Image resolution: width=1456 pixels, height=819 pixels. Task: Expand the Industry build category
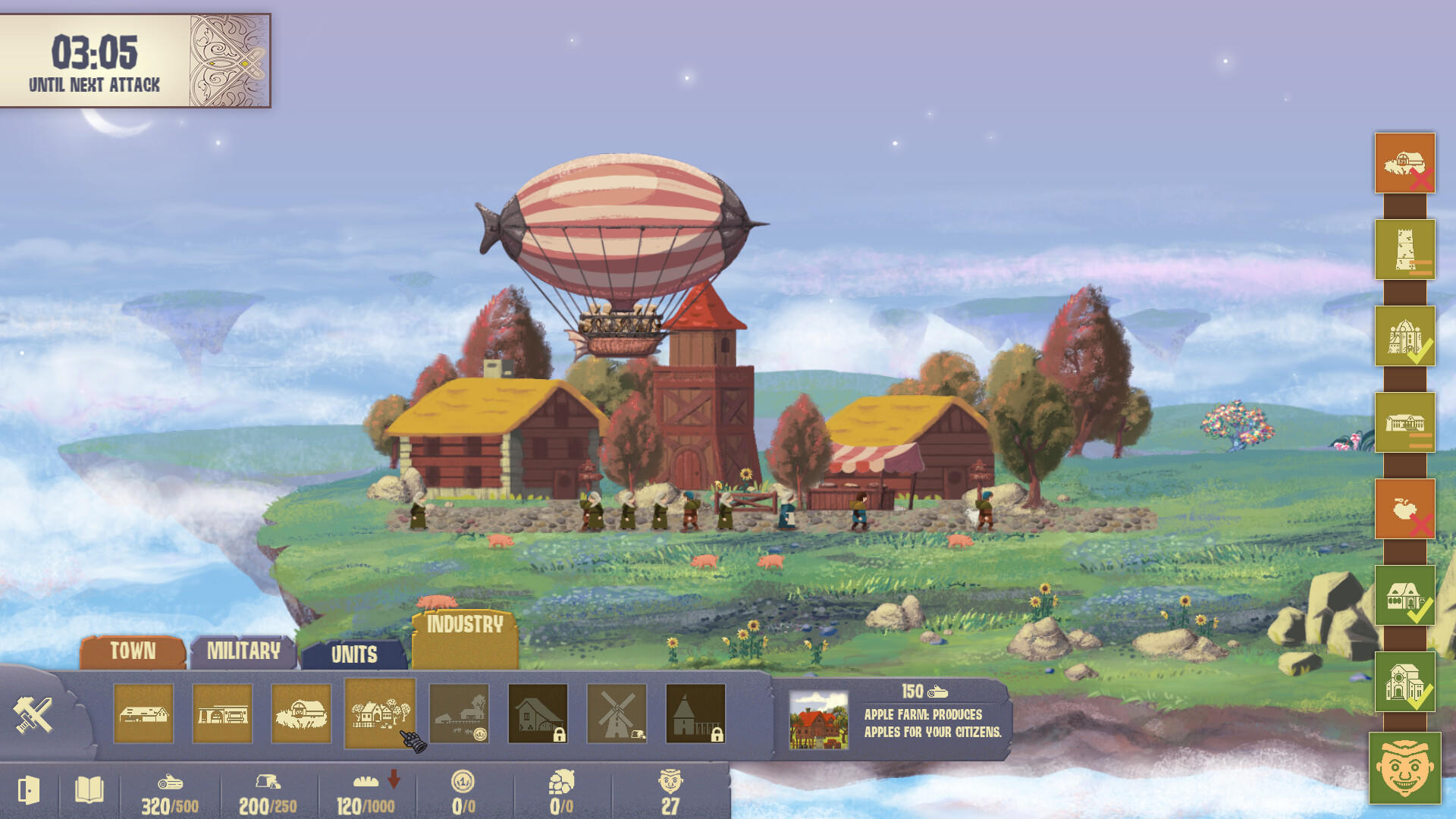pyautogui.click(x=463, y=627)
